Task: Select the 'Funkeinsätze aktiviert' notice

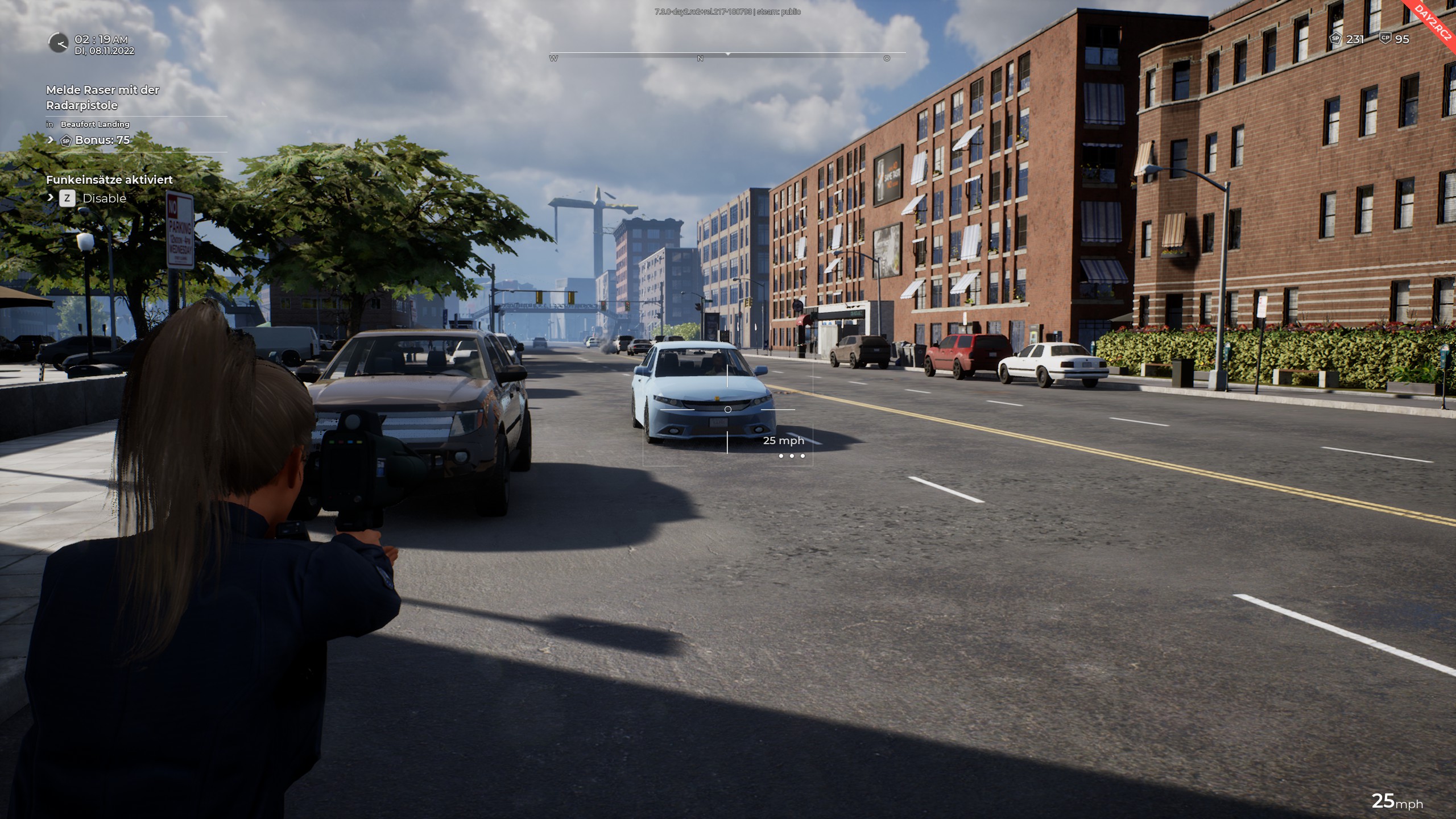Action: click(x=109, y=180)
